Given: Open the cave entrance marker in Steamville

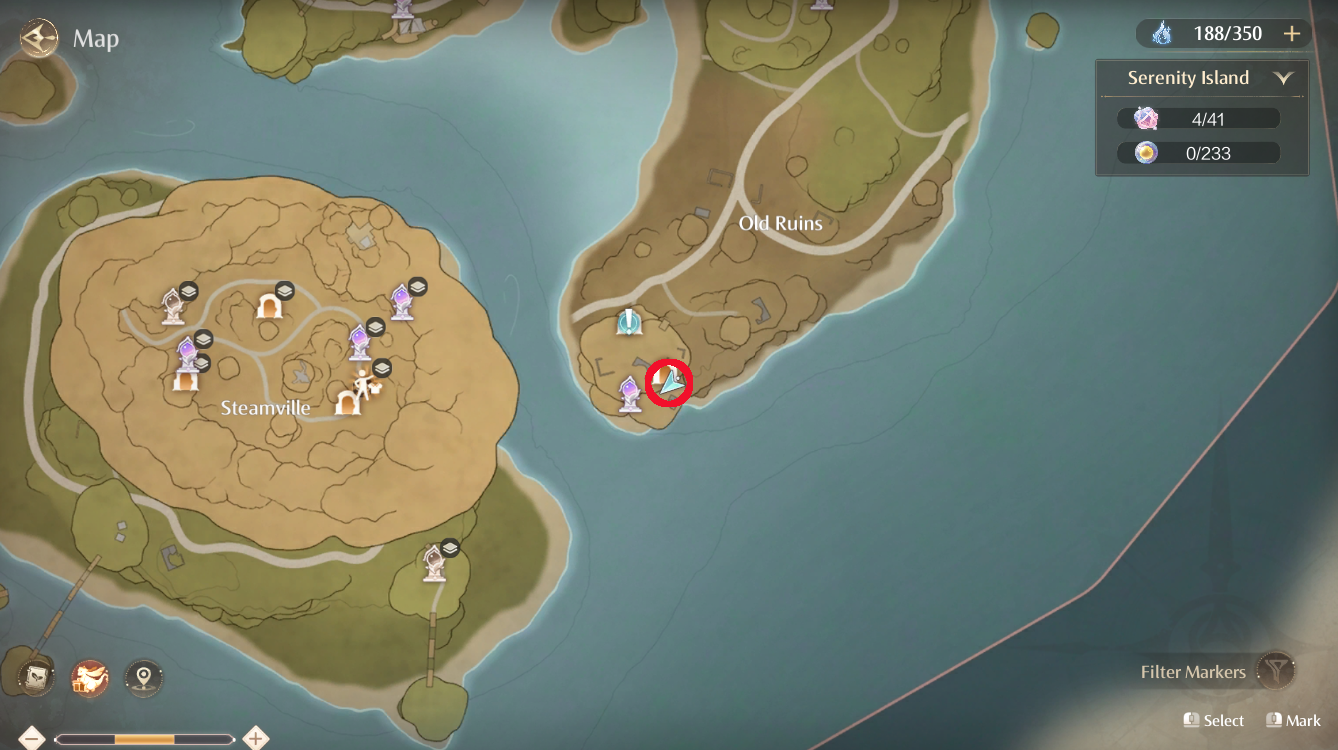Looking at the screenshot, I should click(x=268, y=308).
